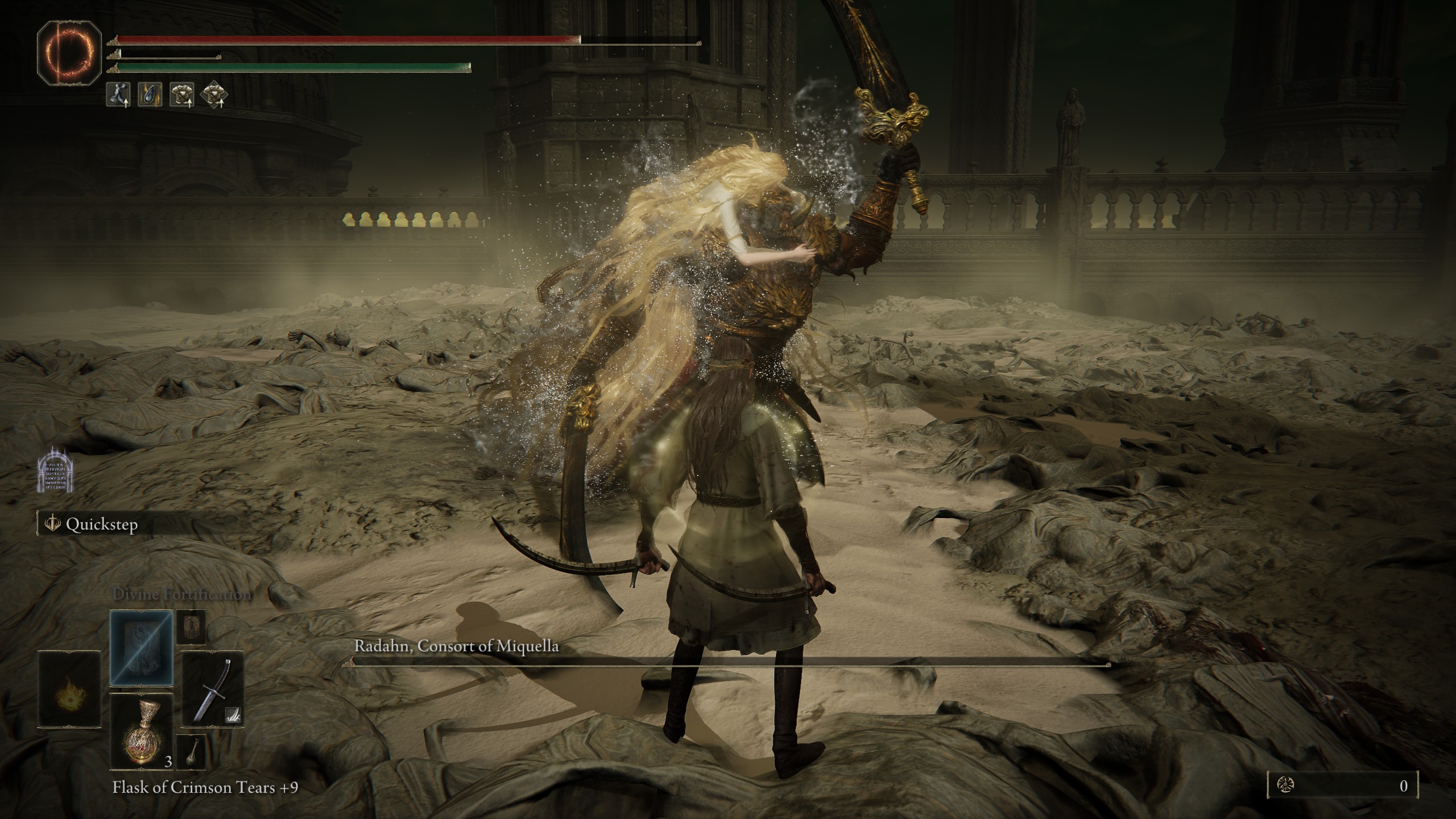Click the Quickstep skill label
Viewport: 1456px width, 819px height.
pos(101,524)
